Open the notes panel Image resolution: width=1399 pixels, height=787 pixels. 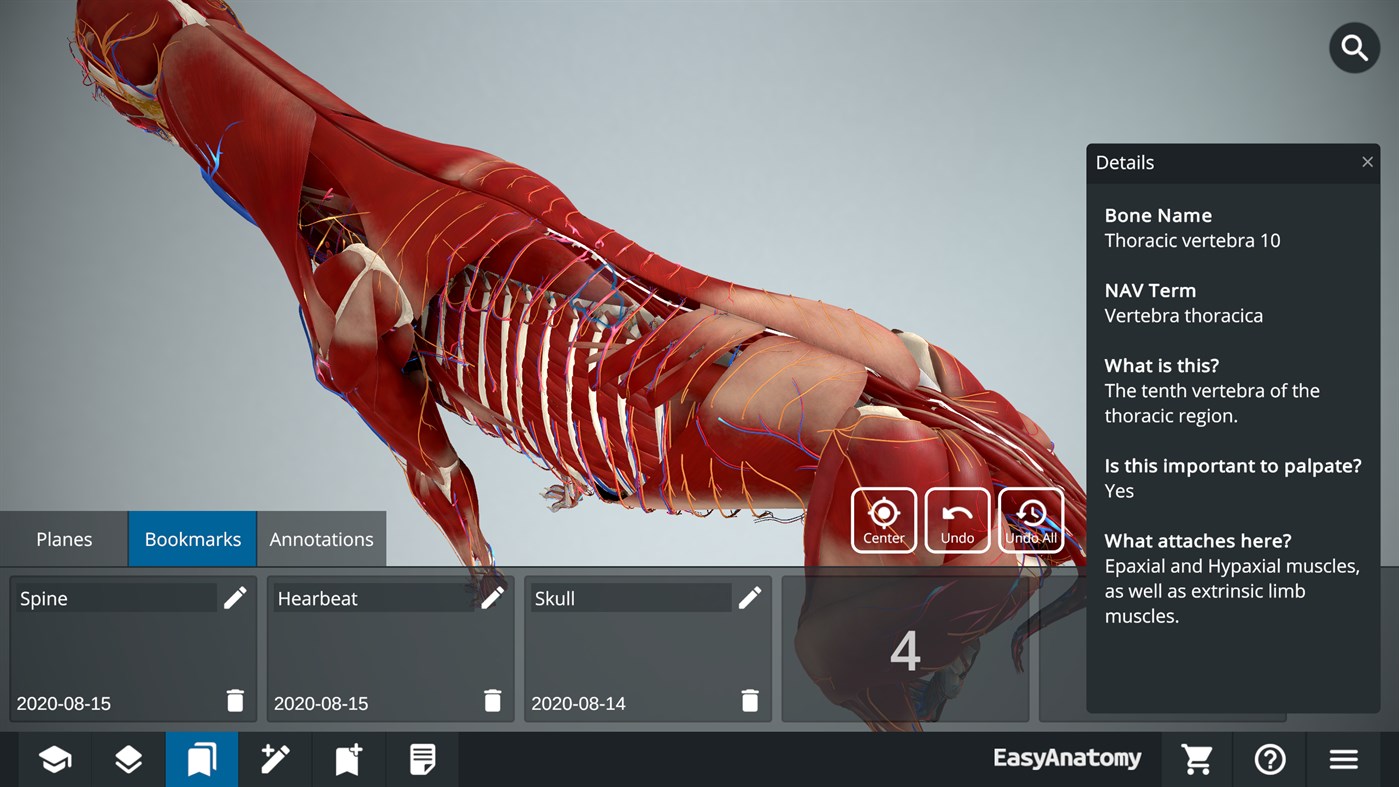[422, 759]
